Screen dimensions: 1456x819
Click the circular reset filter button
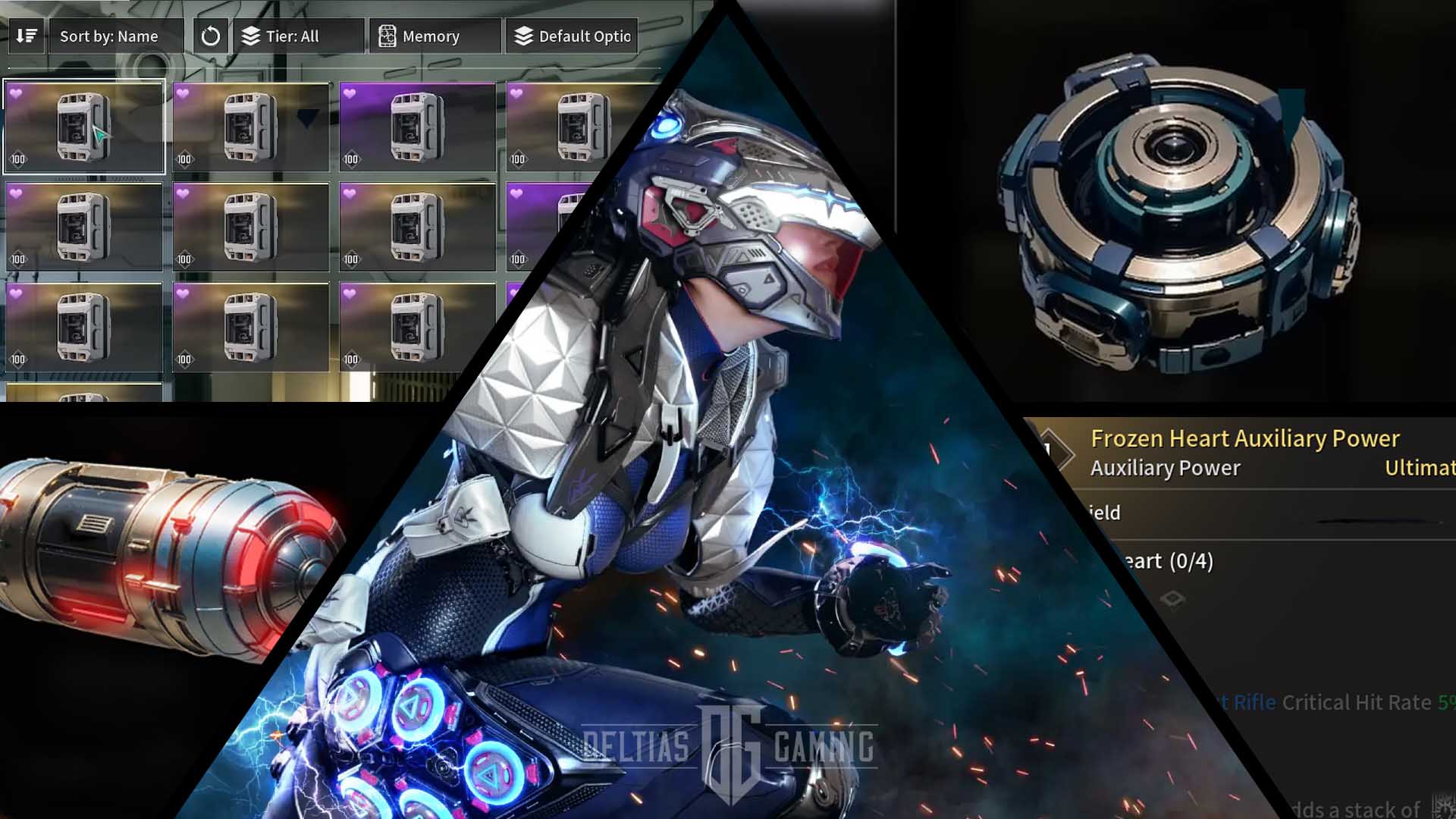point(211,36)
